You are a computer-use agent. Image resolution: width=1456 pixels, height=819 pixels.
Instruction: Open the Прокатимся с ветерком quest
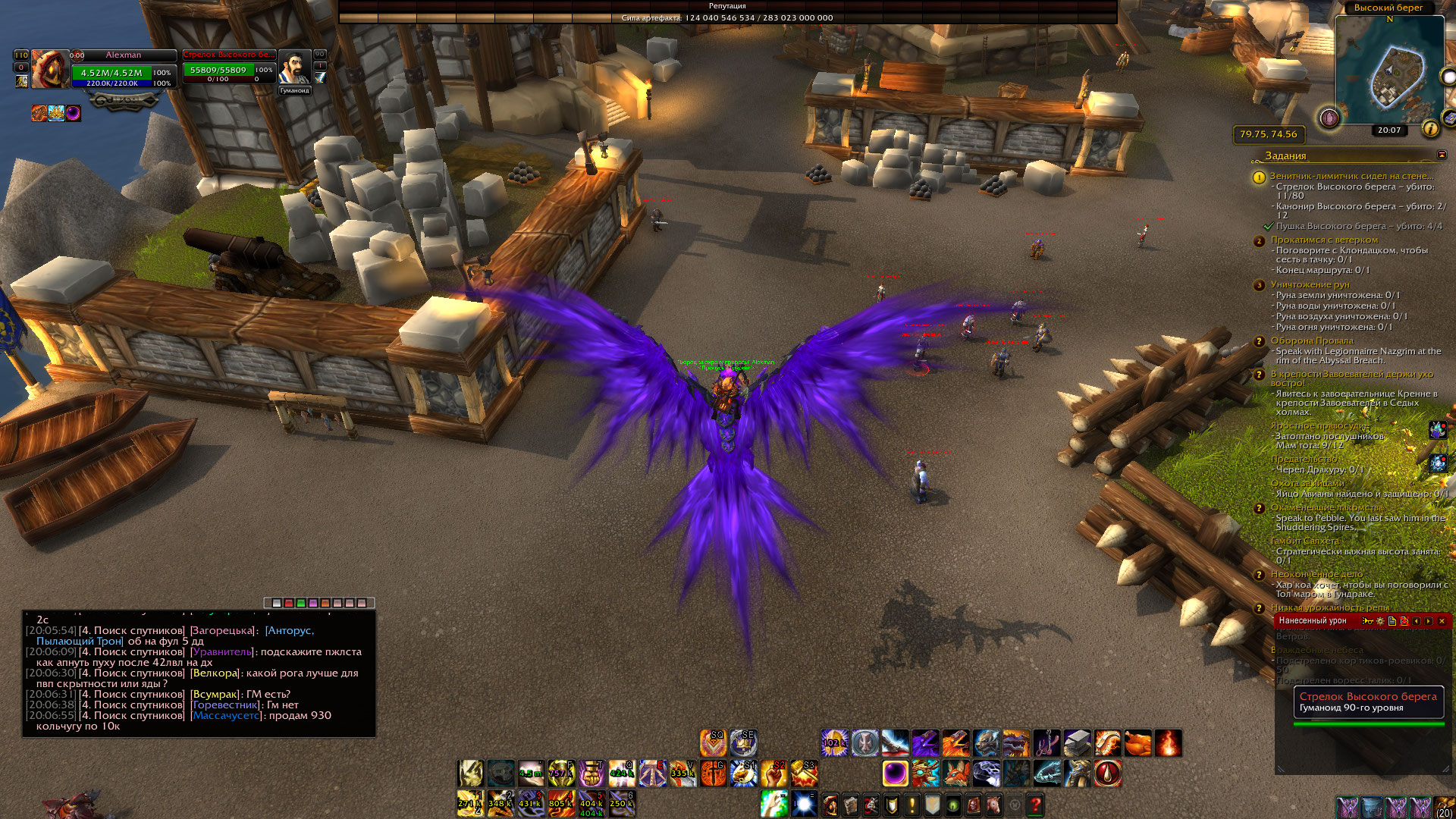coord(1324,240)
